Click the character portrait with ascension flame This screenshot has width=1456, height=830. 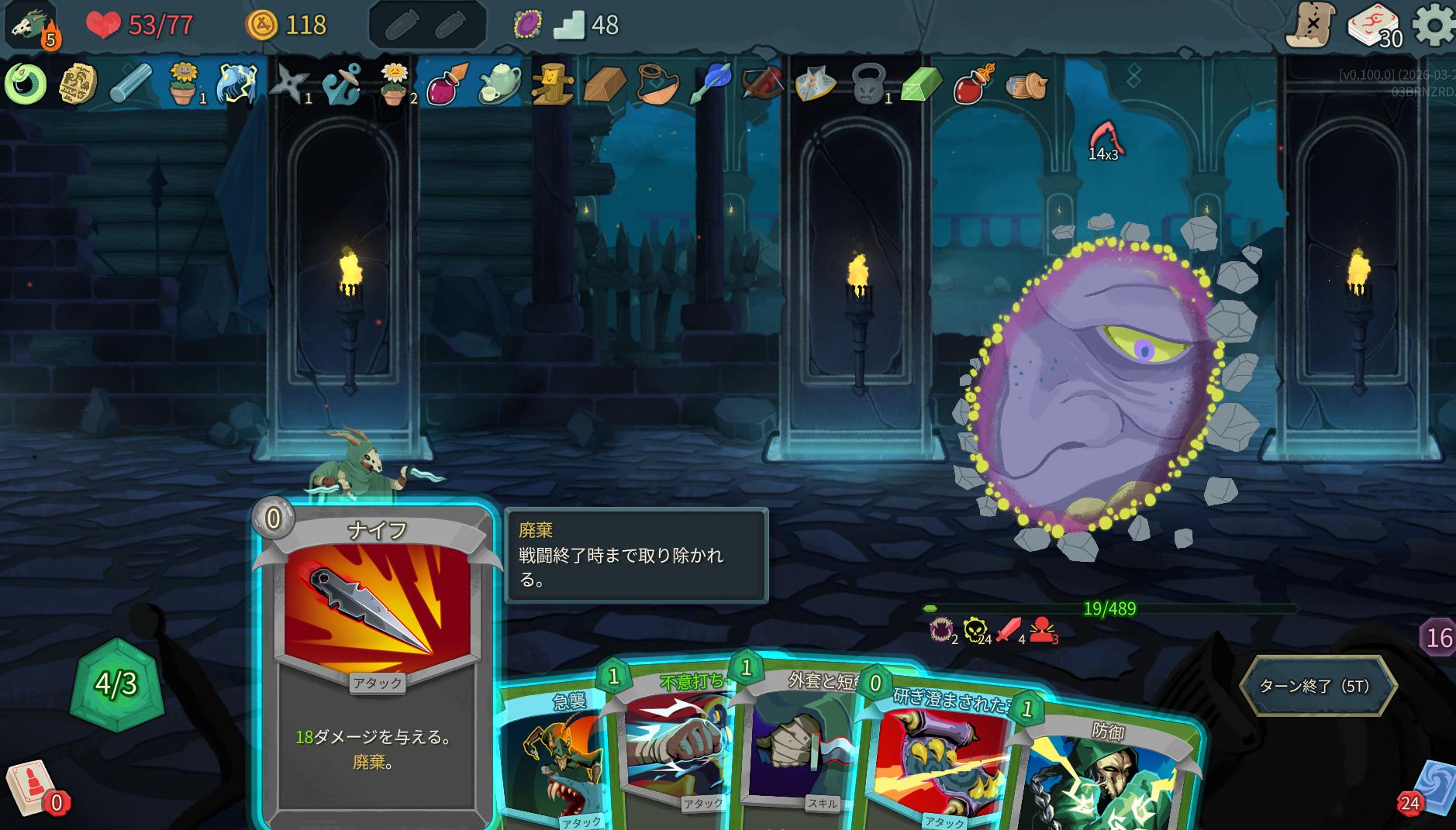[33, 25]
